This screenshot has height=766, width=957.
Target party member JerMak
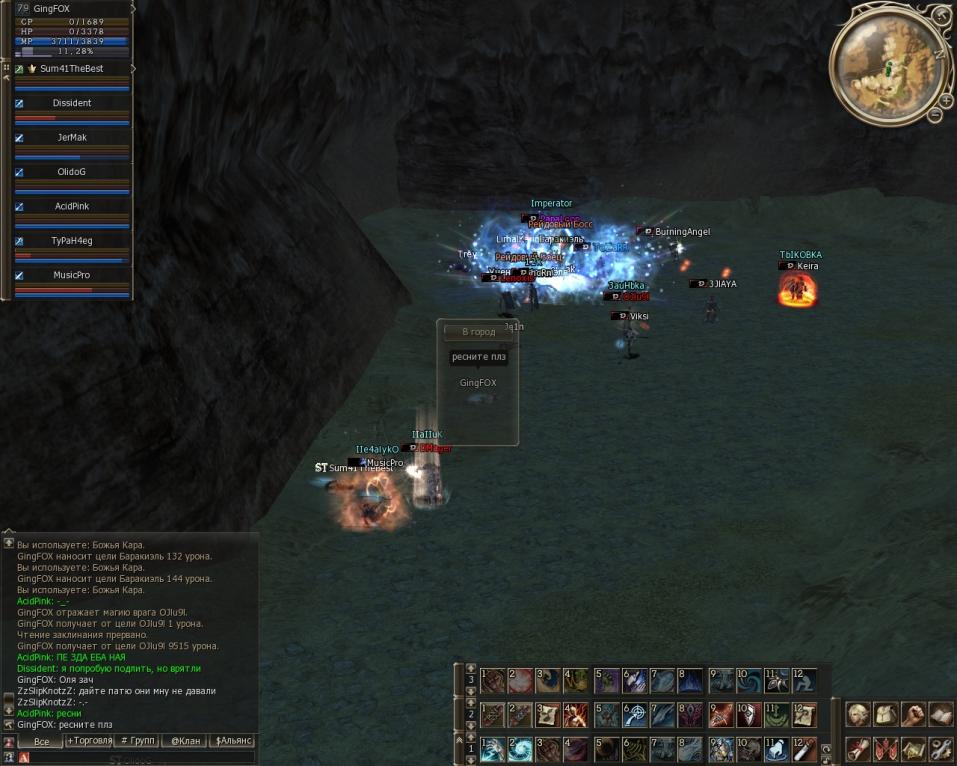click(72, 137)
